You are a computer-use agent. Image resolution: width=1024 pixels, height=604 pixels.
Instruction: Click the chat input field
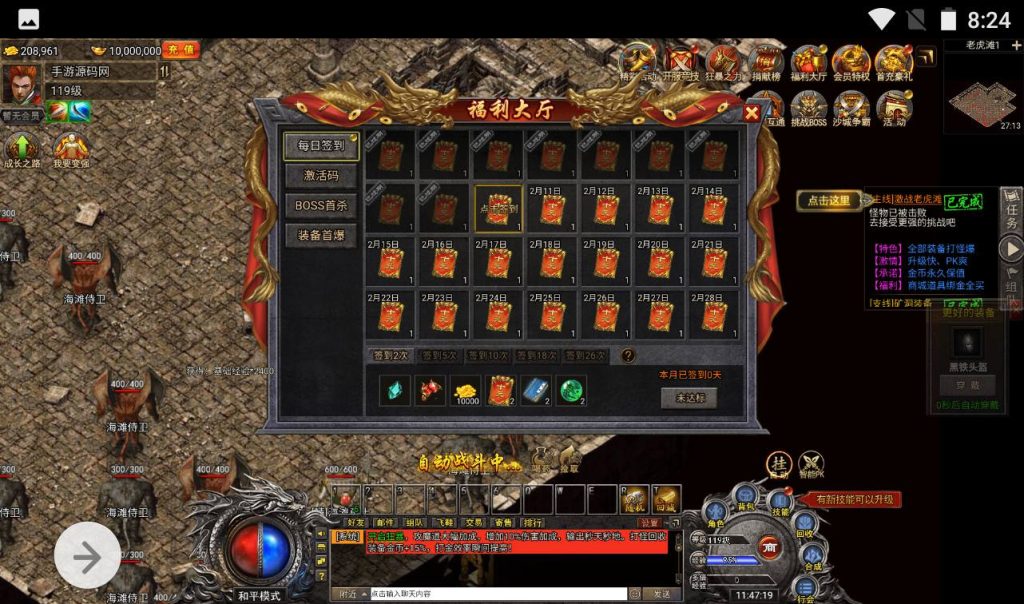pyautogui.click(x=497, y=593)
